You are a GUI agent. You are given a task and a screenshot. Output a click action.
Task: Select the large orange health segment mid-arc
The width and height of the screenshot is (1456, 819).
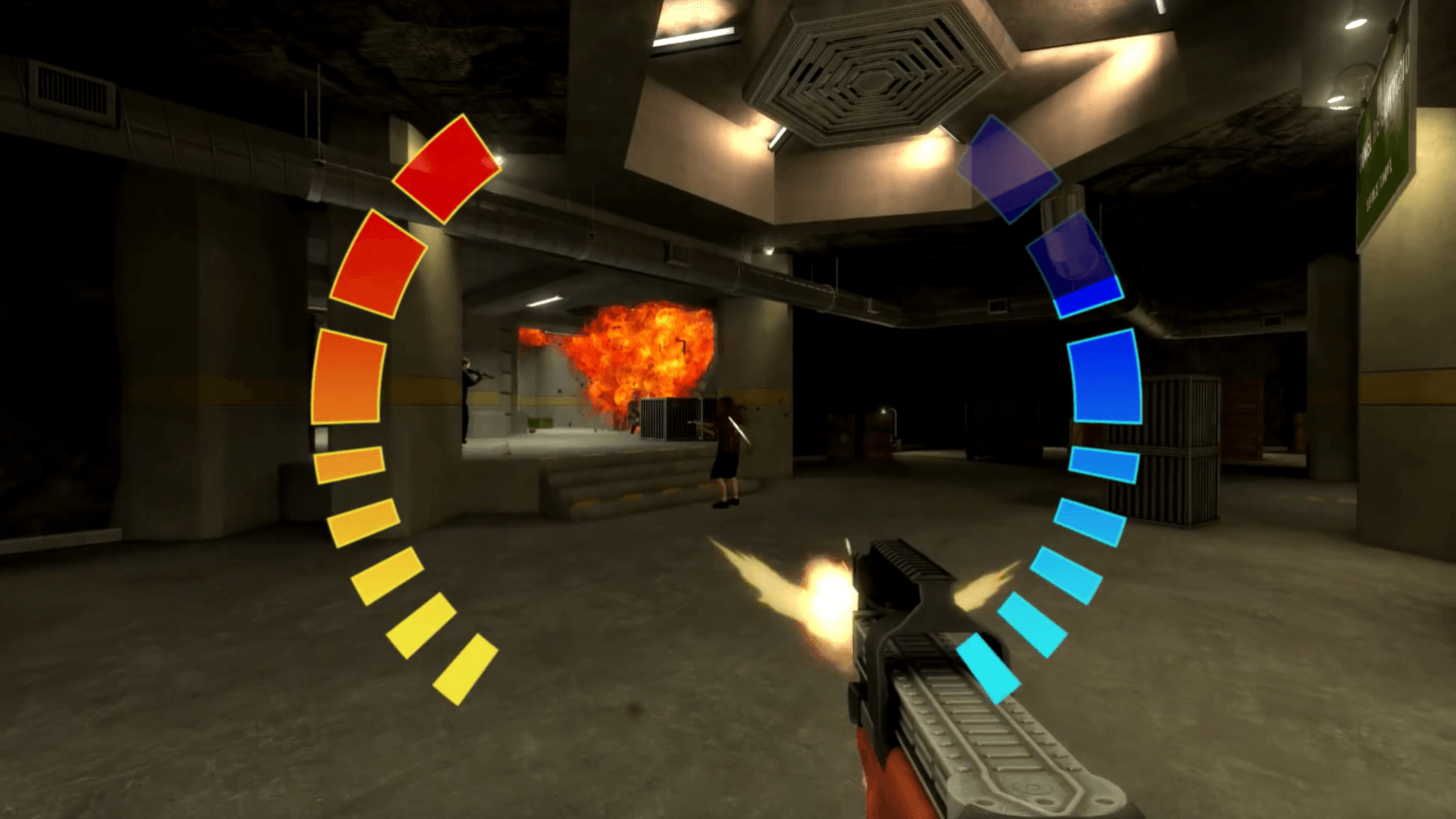click(347, 375)
